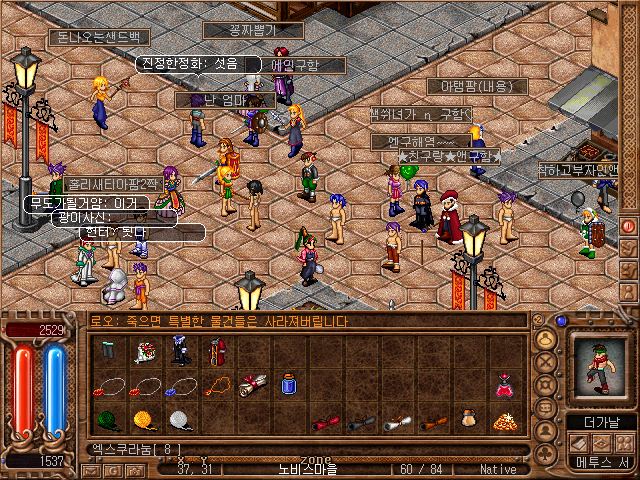Choose the red robe armor item
The image size is (640, 480).
tap(217, 351)
